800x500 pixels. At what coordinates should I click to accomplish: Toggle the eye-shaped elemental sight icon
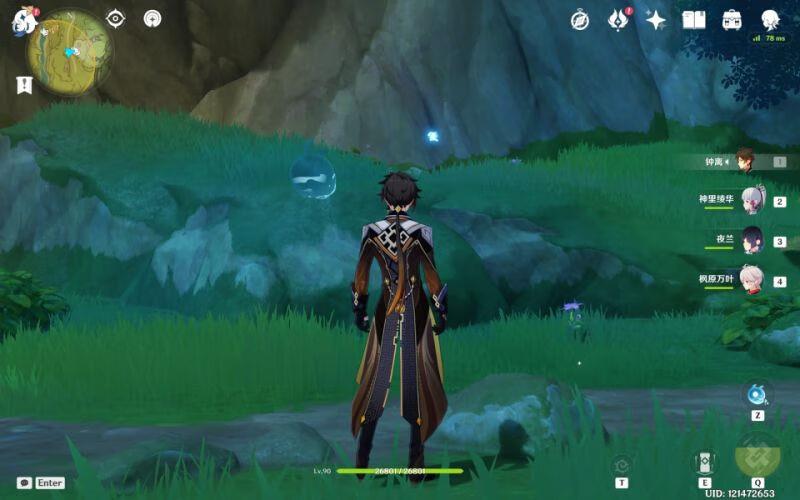click(116, 18)
